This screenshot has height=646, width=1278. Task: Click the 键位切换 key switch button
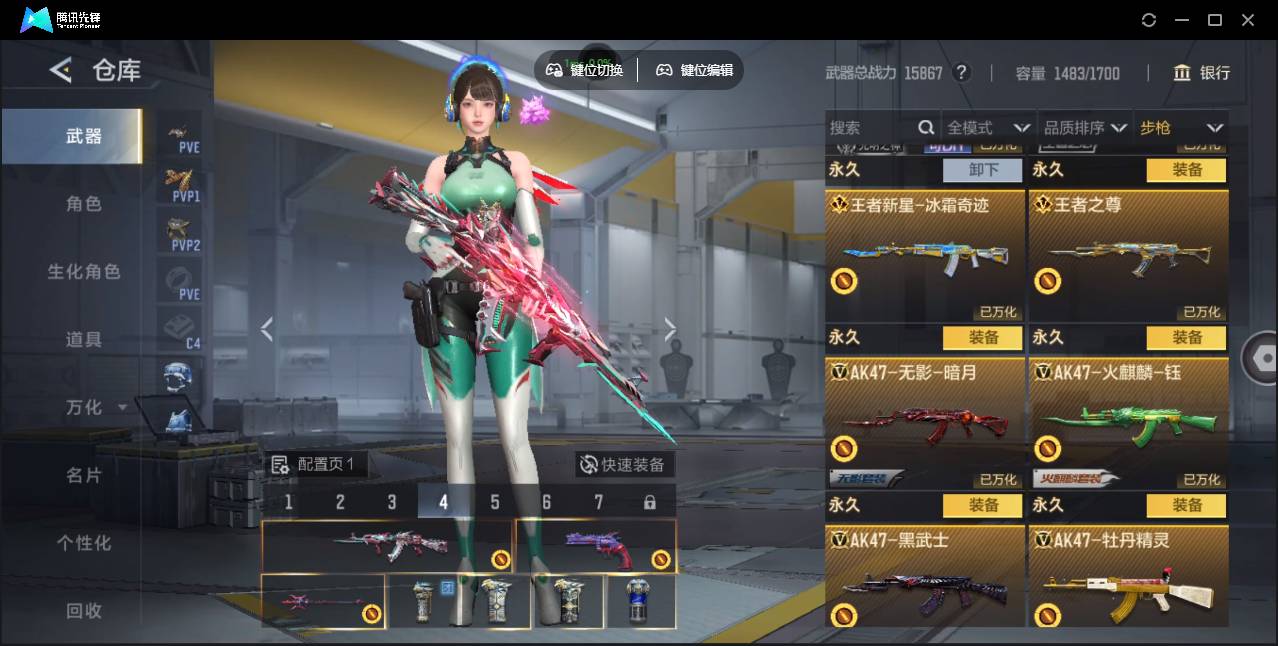pyautogui.click(x=585, y=70)
